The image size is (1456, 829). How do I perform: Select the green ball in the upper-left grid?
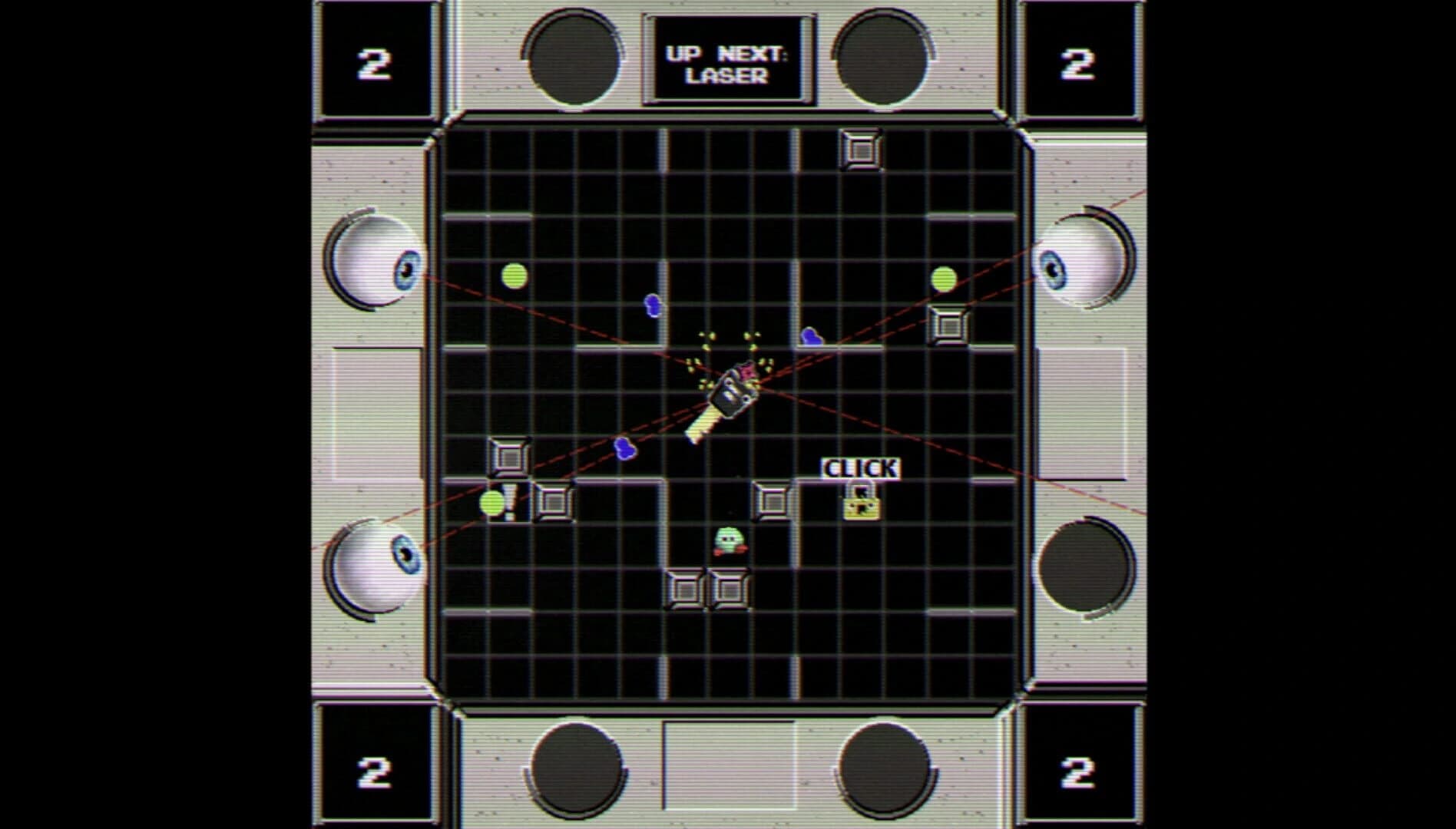point(513,276)
